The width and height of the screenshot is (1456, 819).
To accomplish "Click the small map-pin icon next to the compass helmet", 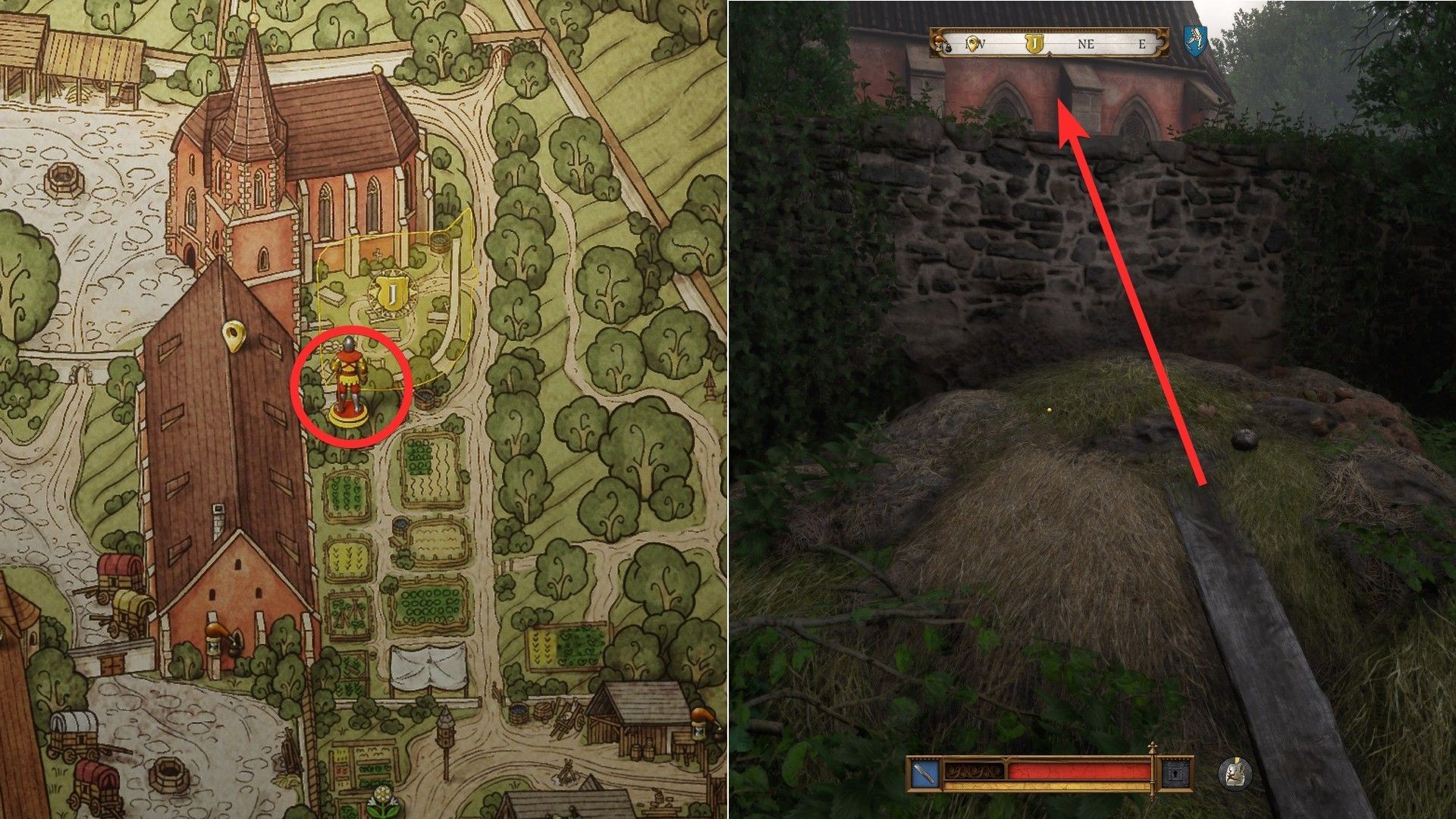I will point(973,43).
